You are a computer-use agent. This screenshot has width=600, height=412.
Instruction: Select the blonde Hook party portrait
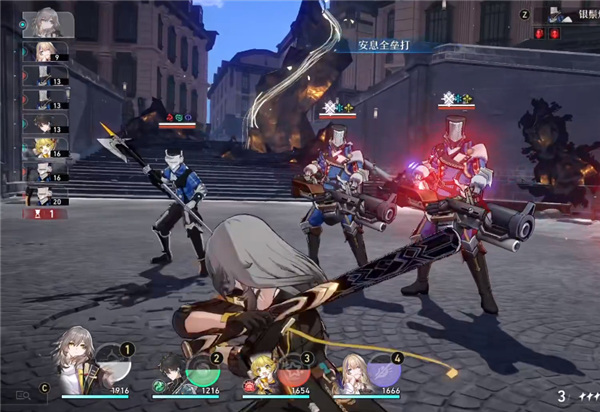point(264,373)
